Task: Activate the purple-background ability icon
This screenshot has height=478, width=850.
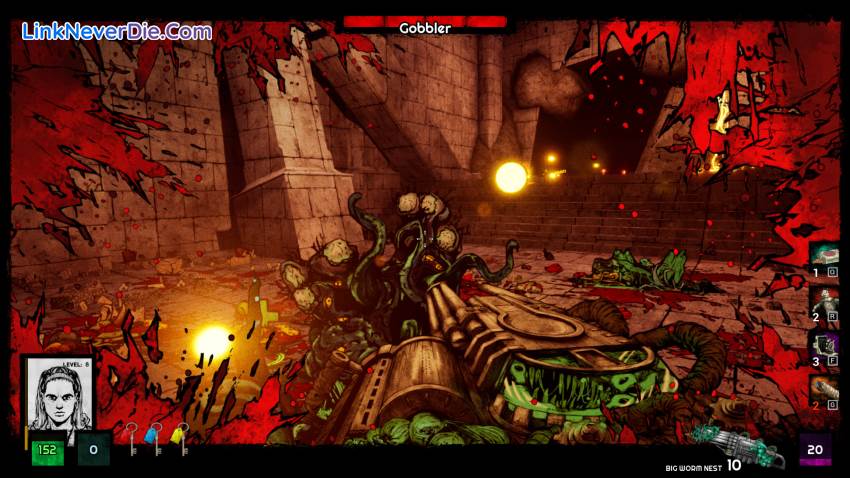Action: coord(824,345)
